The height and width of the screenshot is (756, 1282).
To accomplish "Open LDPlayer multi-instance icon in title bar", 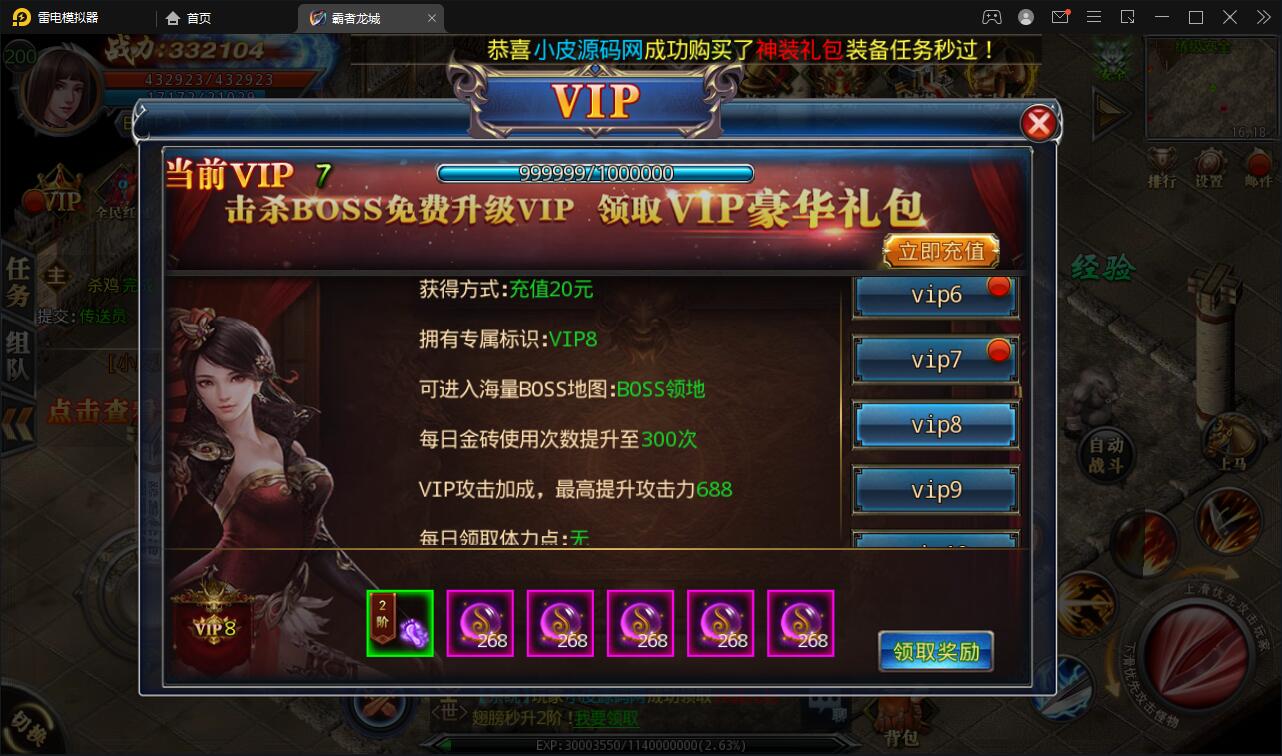I will coord(1128,17).
